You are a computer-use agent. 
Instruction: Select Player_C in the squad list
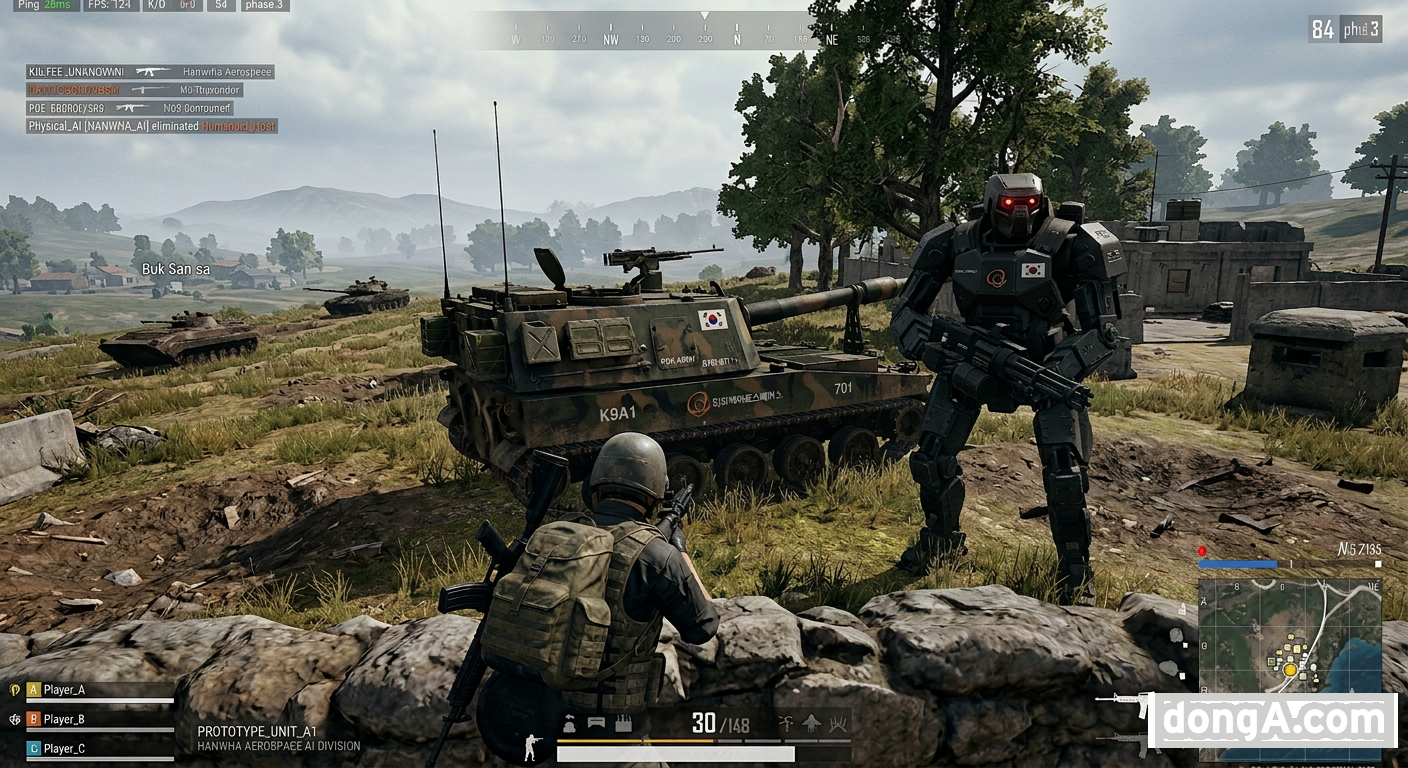tap(64, 748)
